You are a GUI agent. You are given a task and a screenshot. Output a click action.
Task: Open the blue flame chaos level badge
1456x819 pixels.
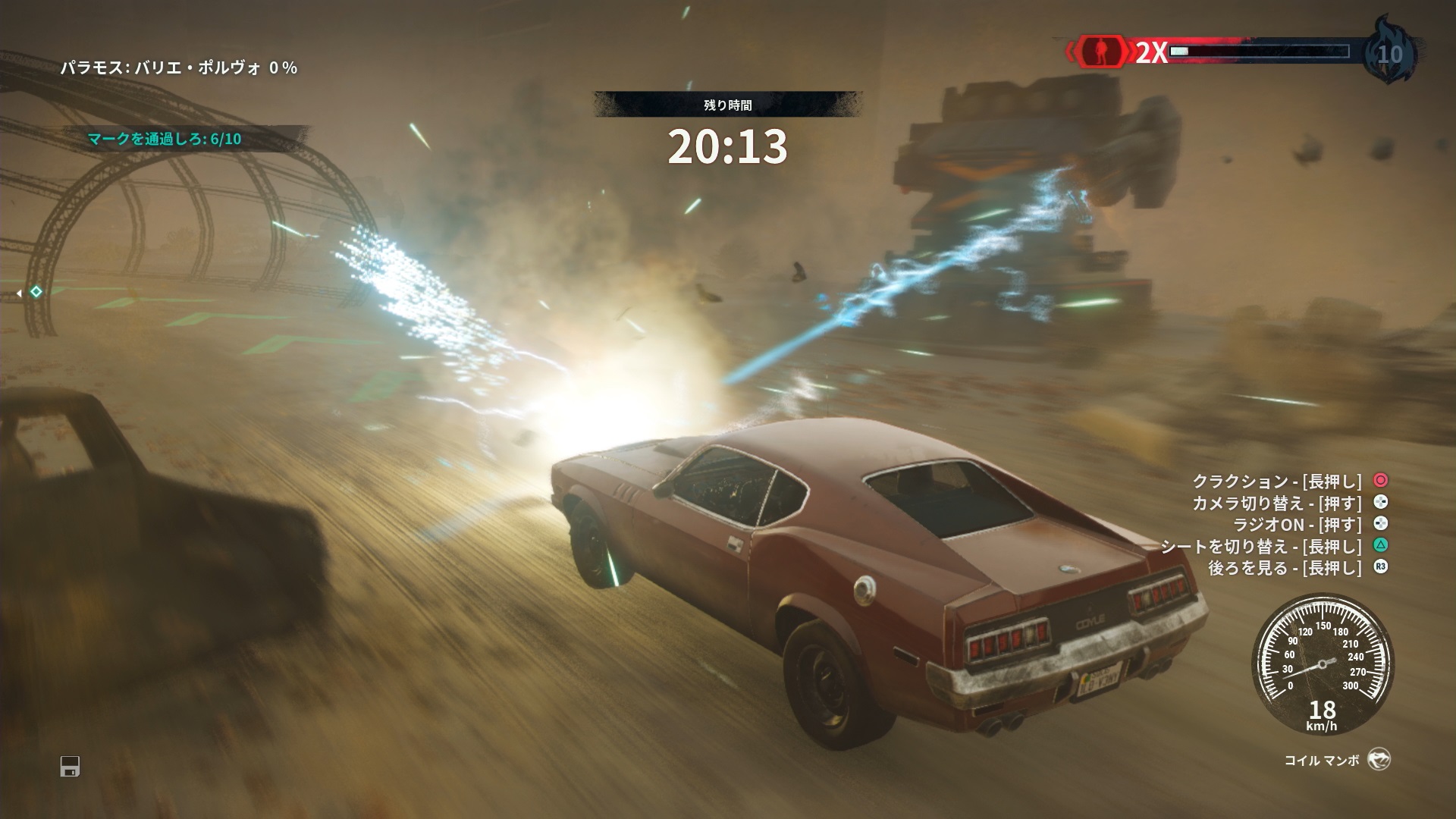point(1389,52)
